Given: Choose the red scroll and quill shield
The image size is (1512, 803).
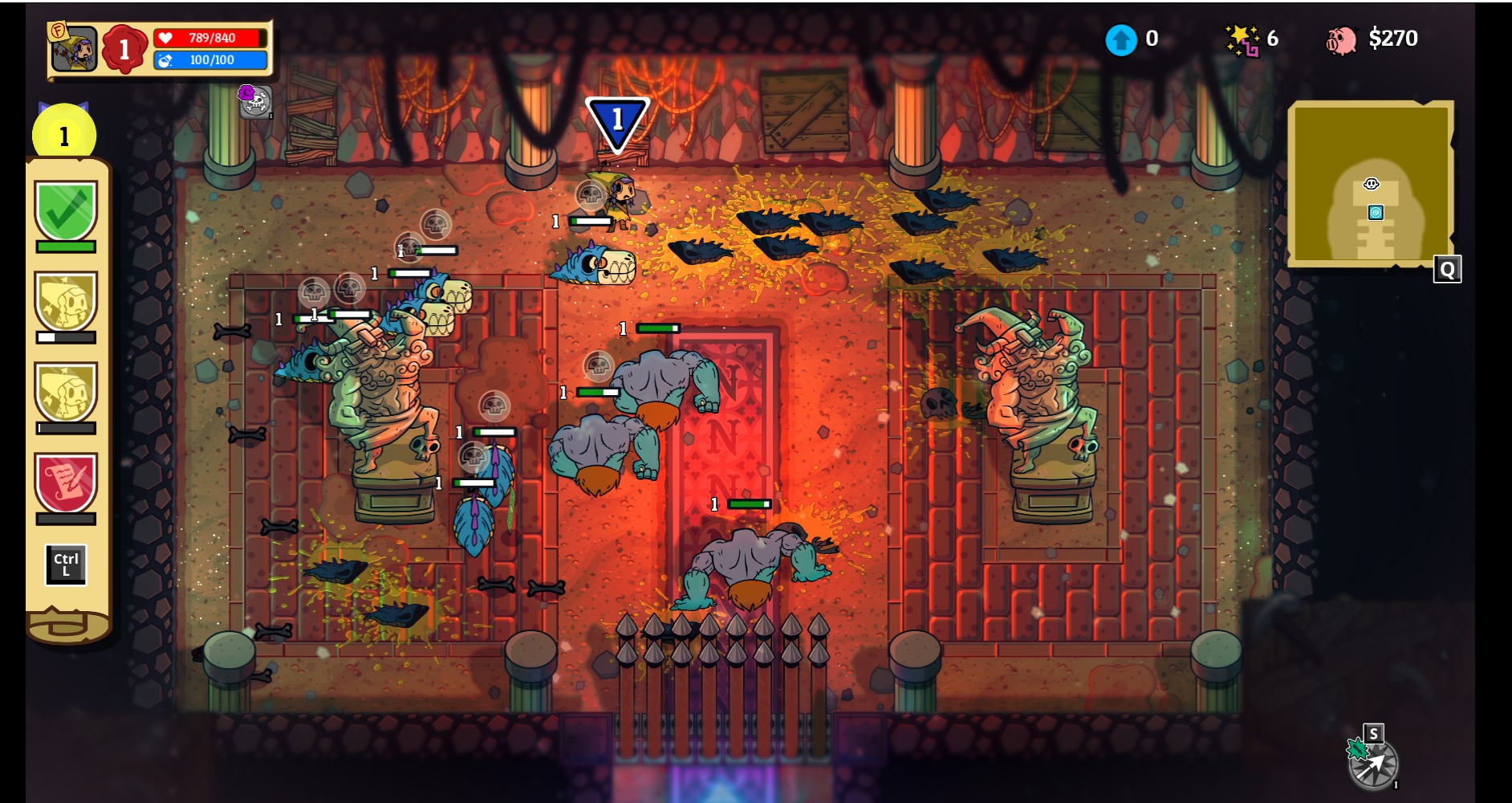Looking at the screenshot, I should tap(66, 482).
